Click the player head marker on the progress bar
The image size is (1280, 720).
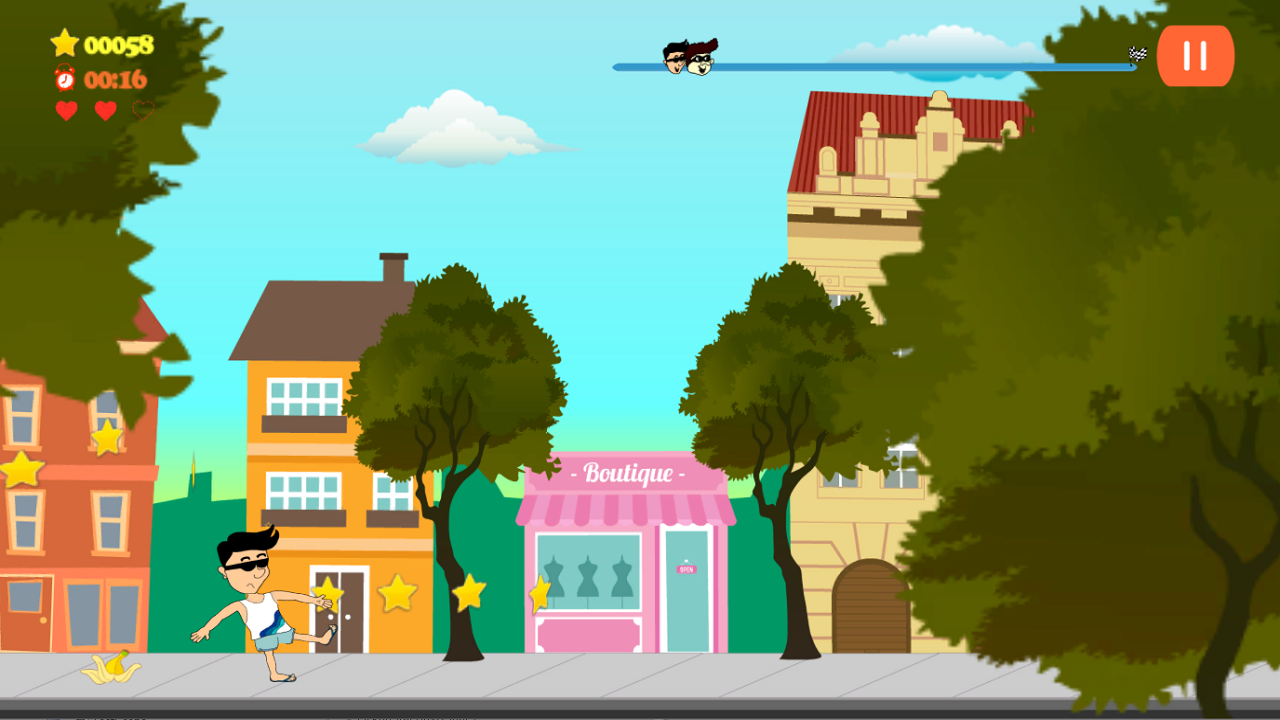tap(673, 59)
